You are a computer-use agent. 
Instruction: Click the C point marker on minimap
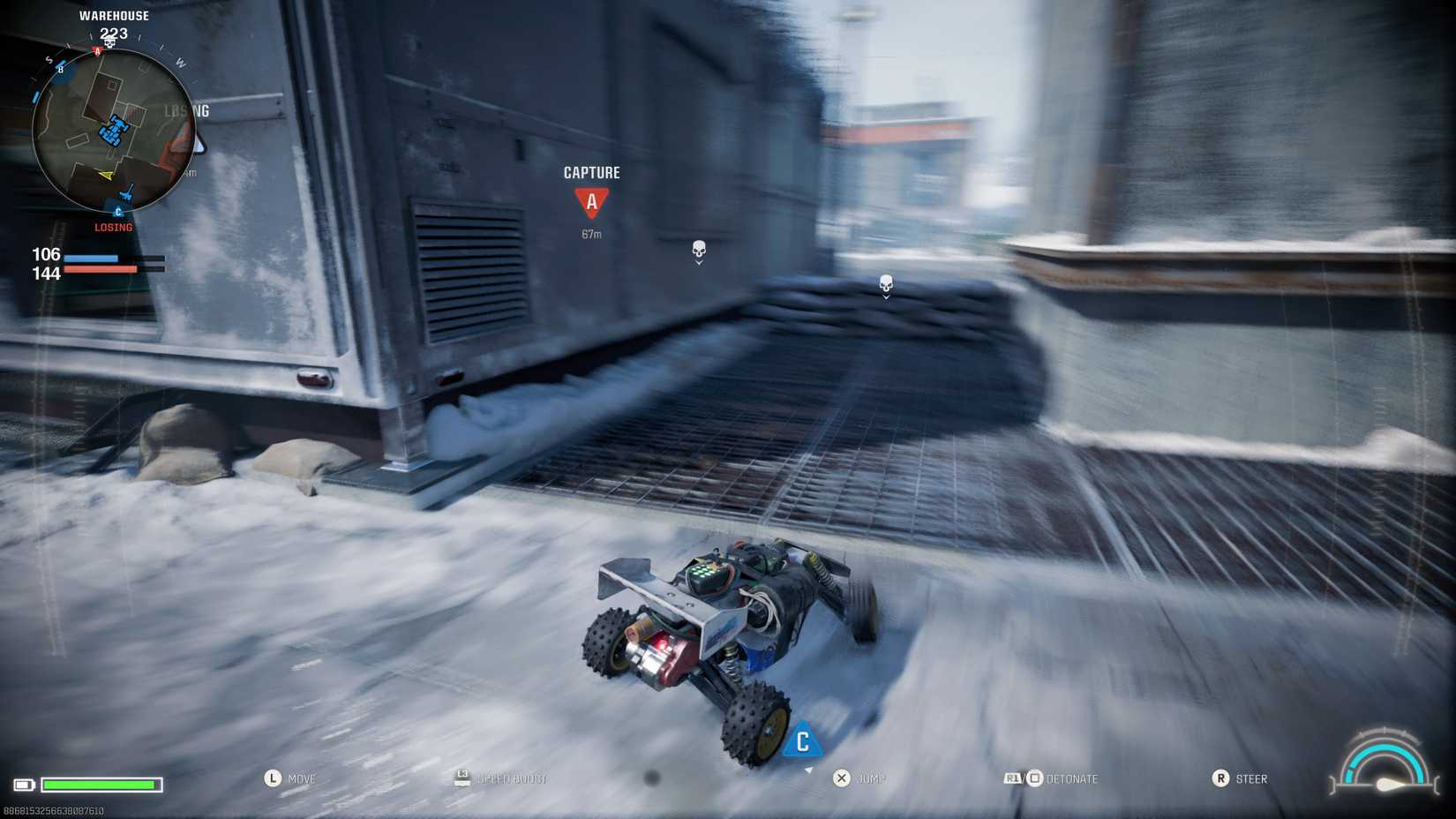click(118, 212)
